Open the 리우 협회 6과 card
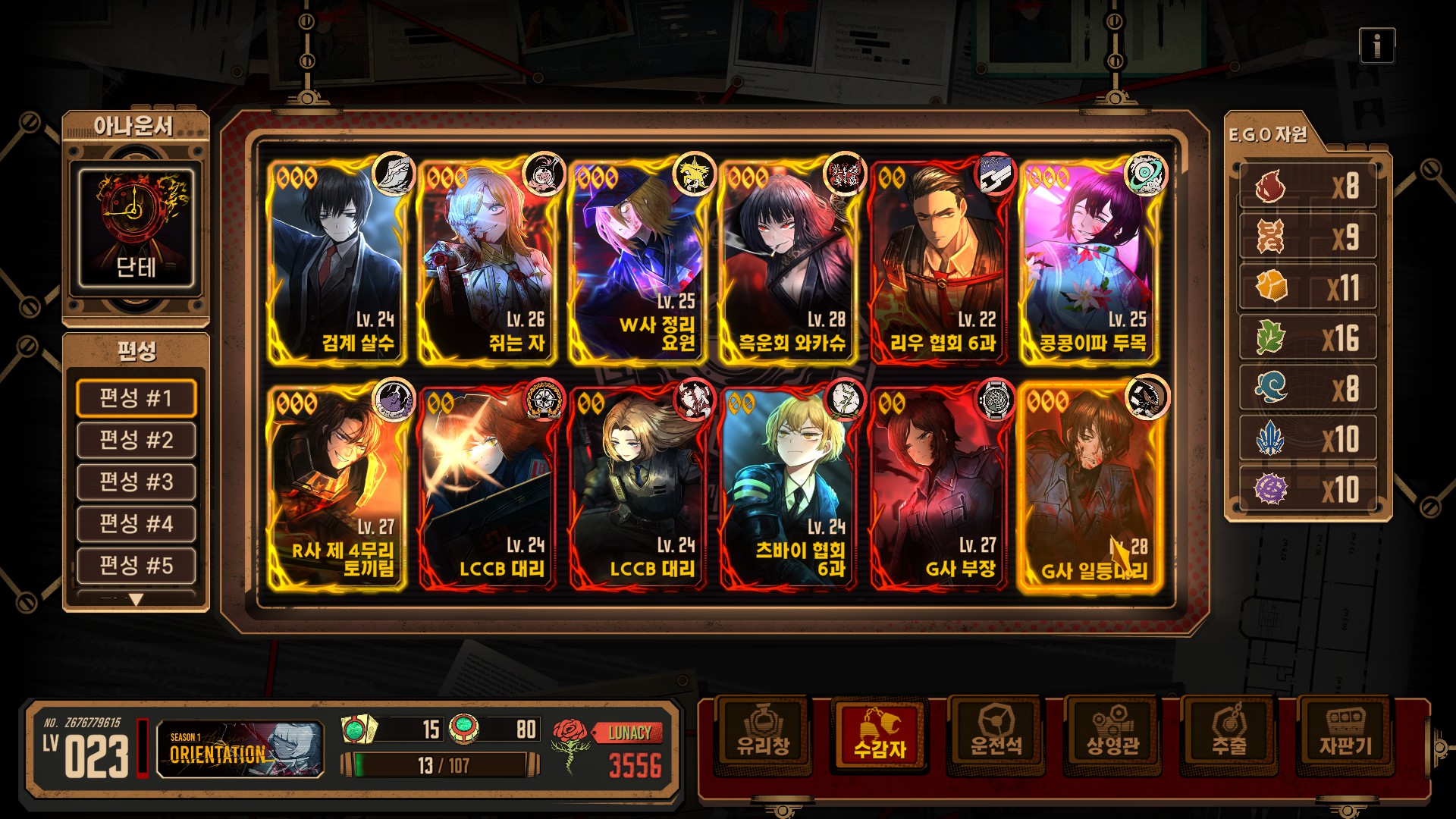The image size is (1456, 819). tap(938, 262)
